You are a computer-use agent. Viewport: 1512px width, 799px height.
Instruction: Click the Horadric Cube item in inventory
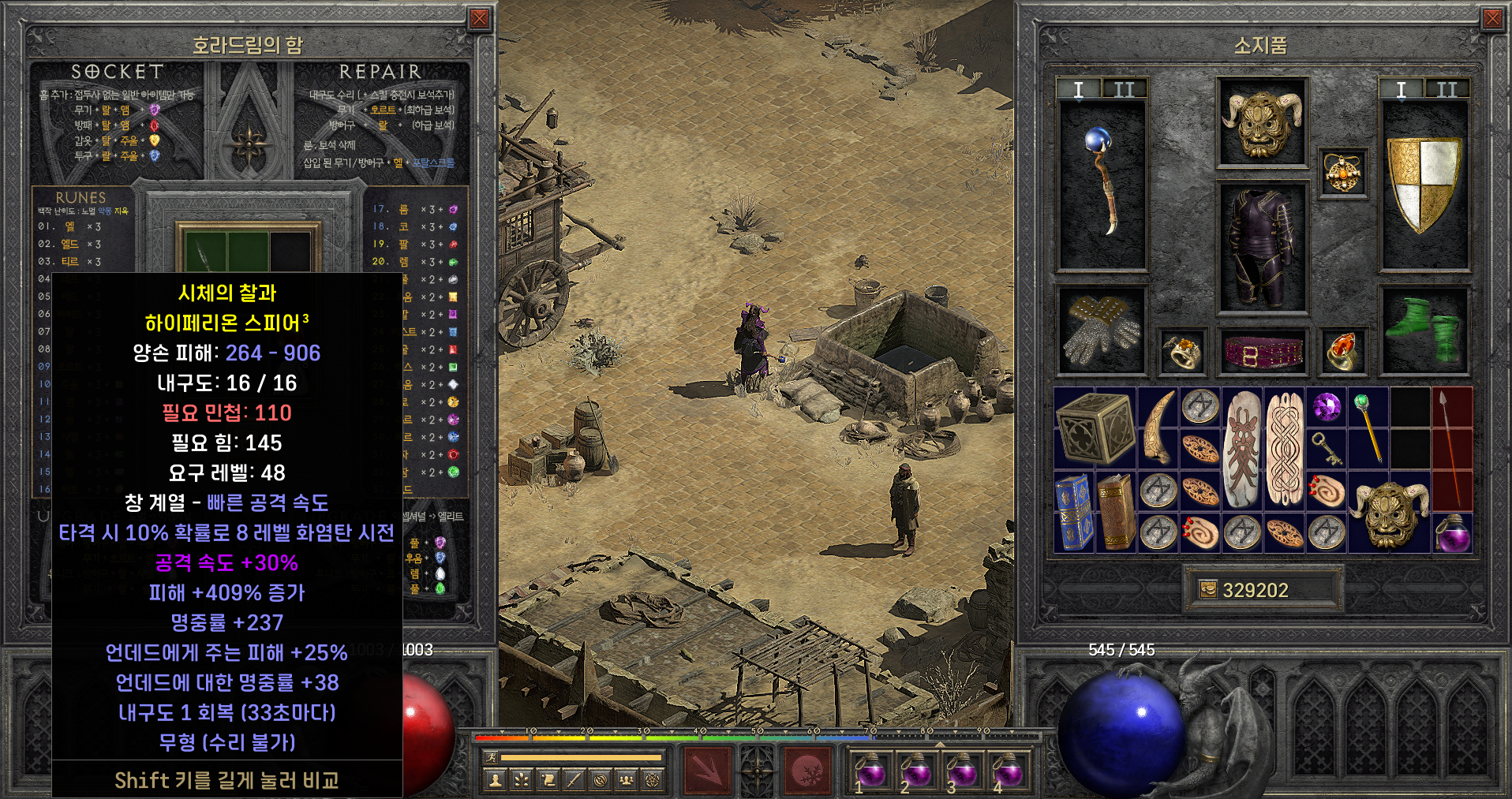1095,428
